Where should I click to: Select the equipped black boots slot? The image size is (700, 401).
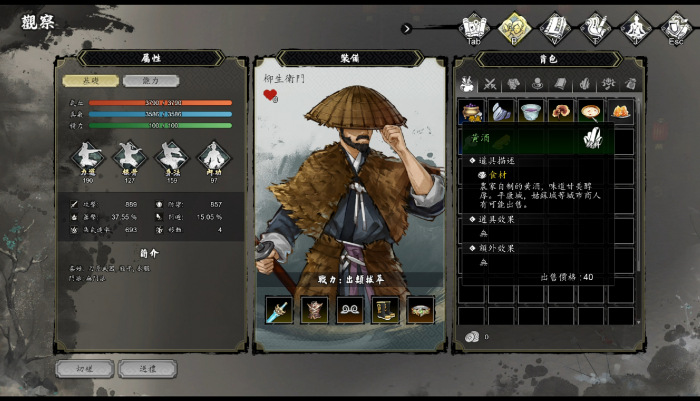[386, 309]
